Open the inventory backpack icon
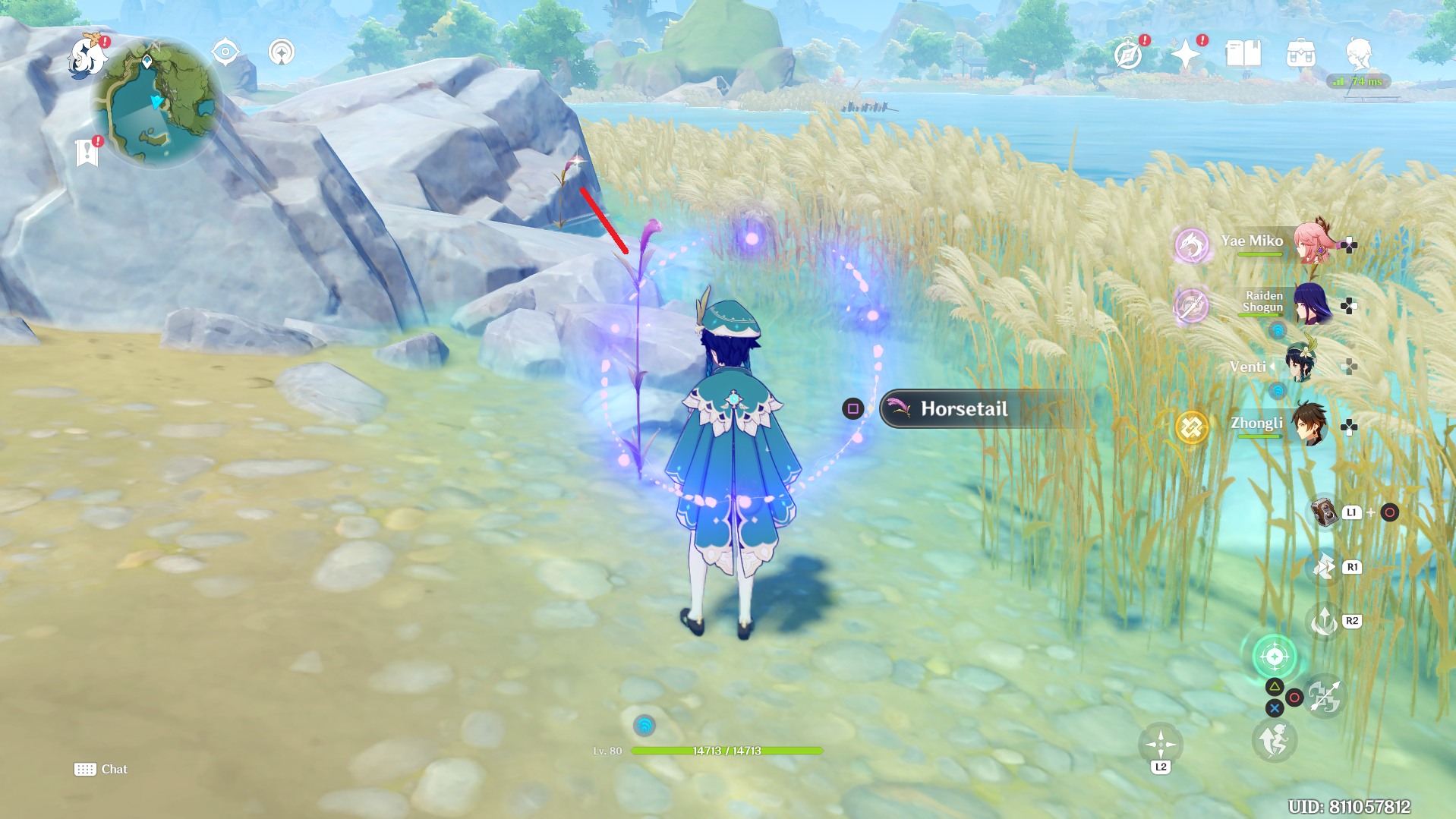Viewport: 1456px width, 819px height. tap(1300, 55)
